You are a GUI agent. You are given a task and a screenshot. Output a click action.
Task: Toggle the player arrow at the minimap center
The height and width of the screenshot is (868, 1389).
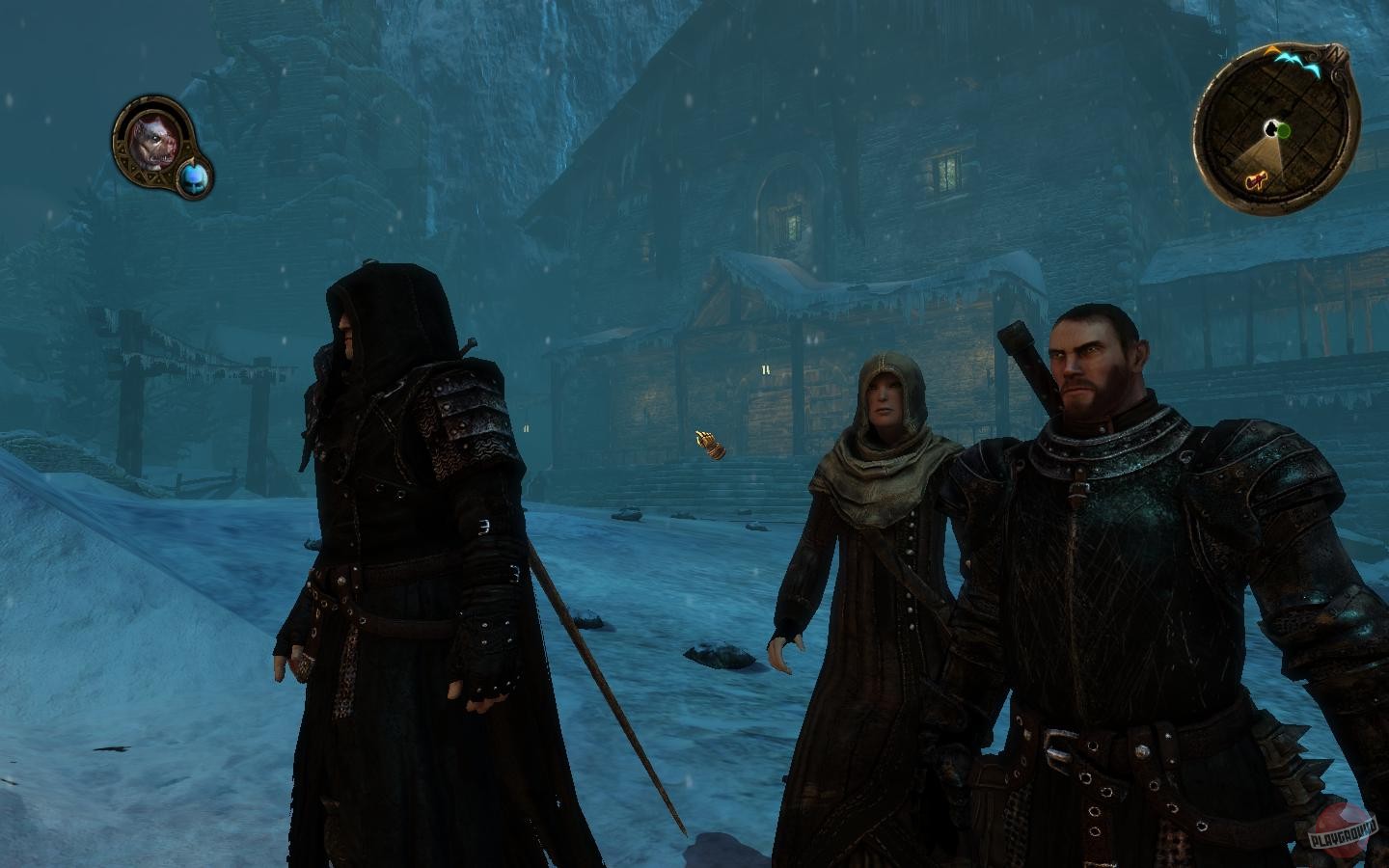point(1270,126)
